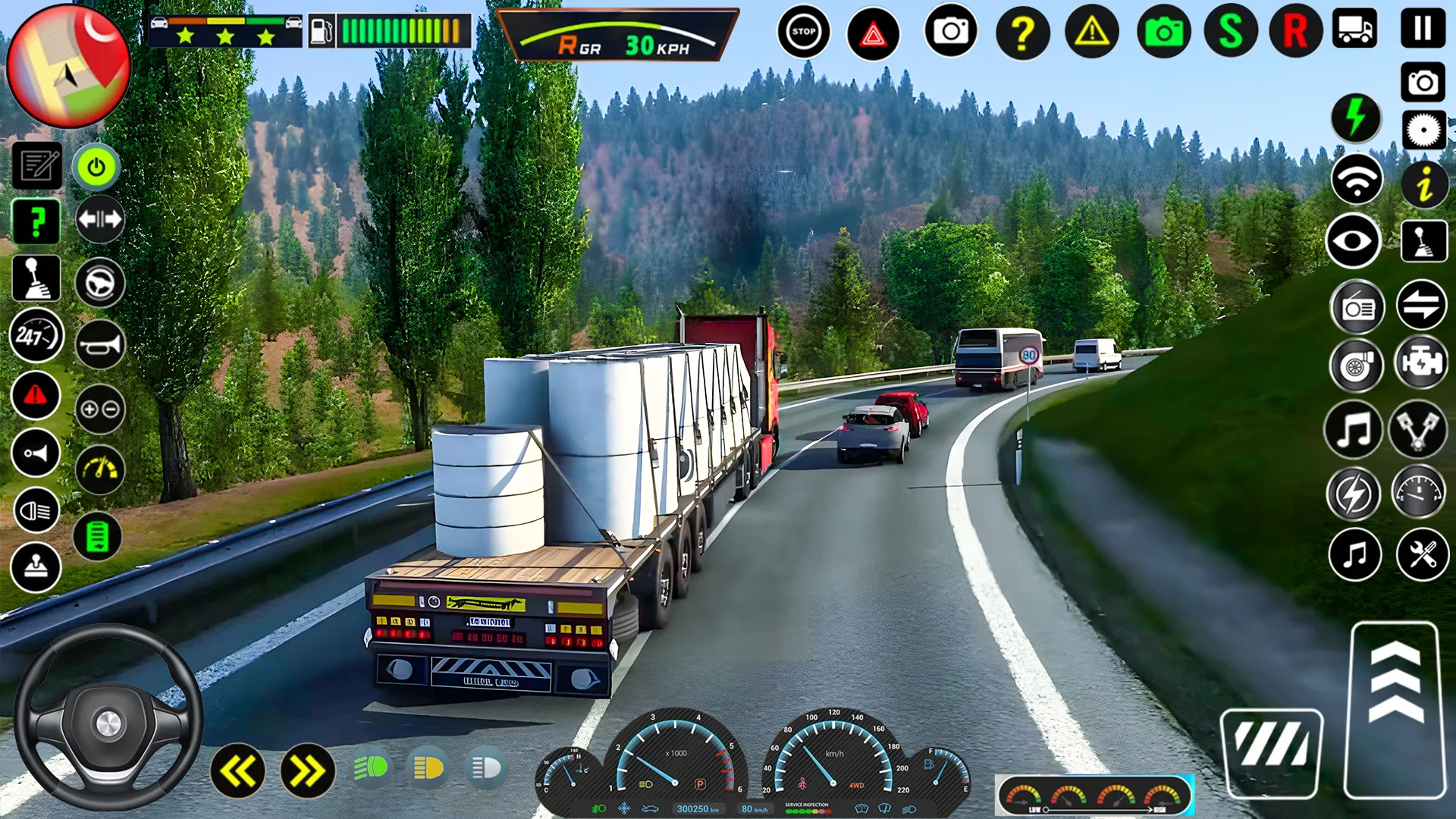Viewport: 1456px width, 819px height.
Task: Pause the game
Action: [1423, 29]
